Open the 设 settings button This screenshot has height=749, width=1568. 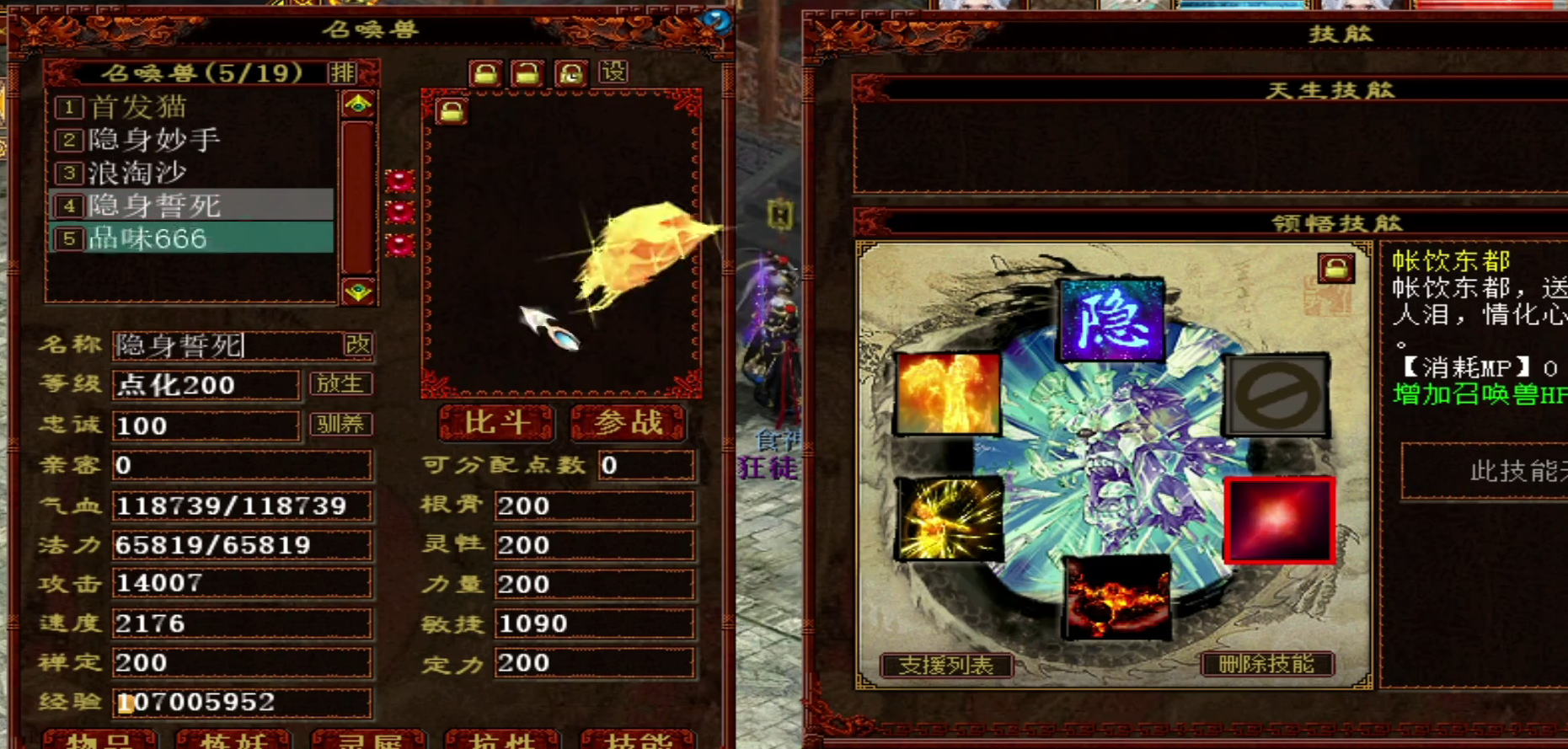tap(613, 72)
